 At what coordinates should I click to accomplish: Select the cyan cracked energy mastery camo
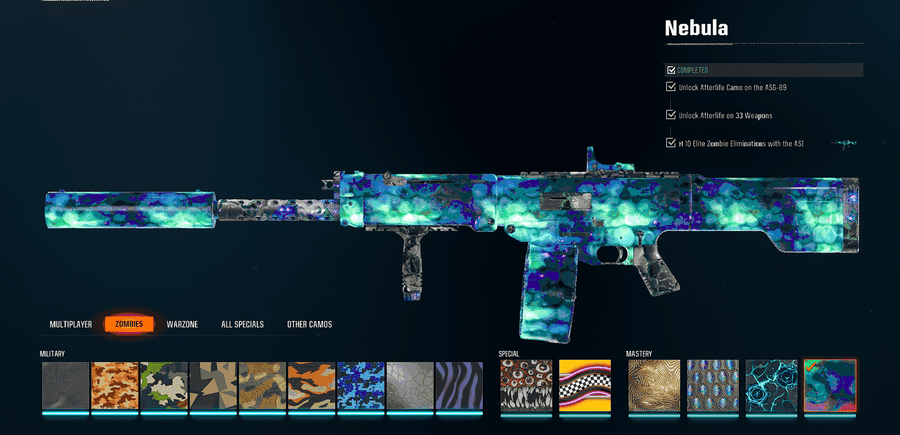pyautogui.click(x=771, y=386)
